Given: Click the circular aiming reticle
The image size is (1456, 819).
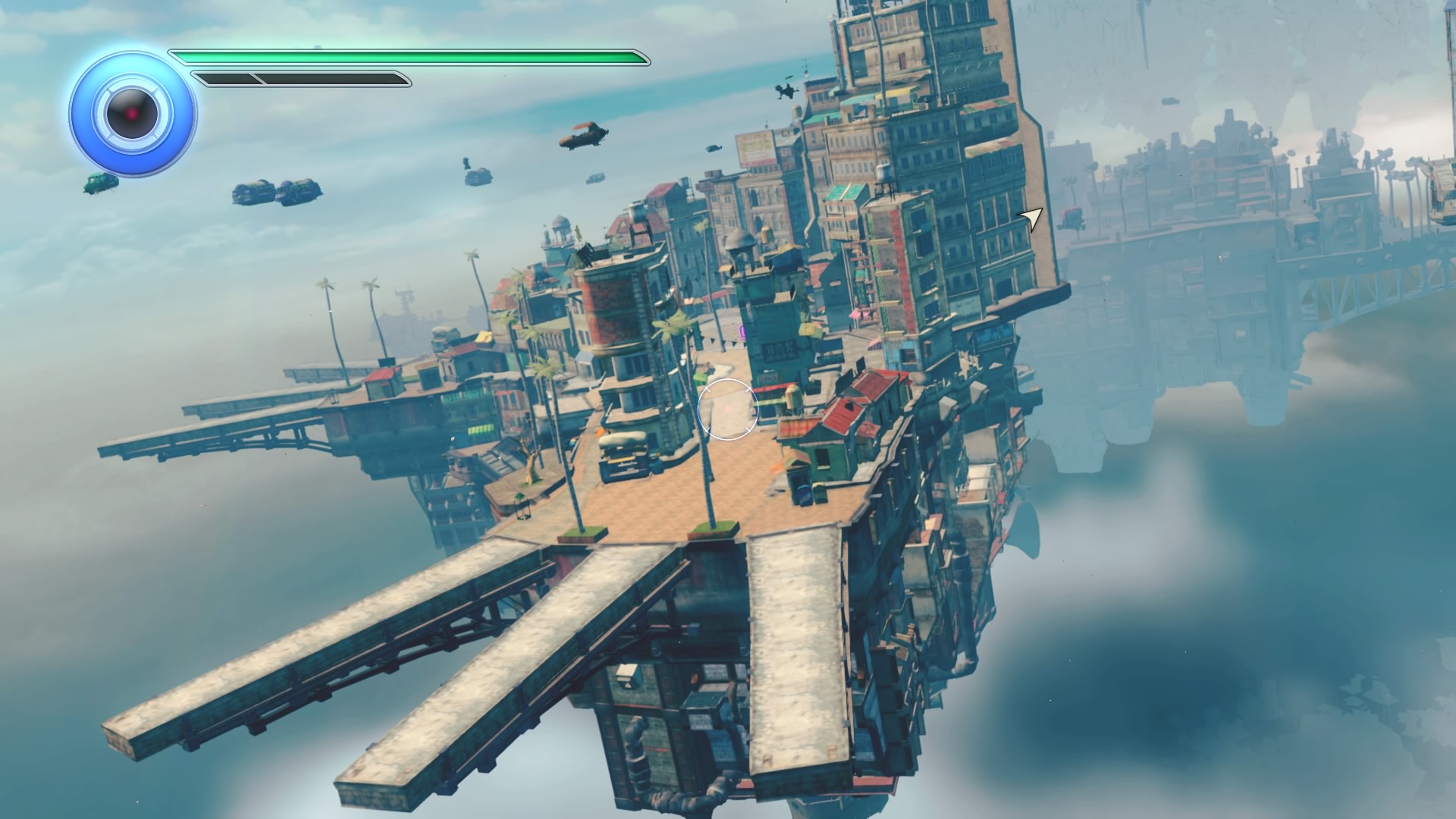Looking at the screenshot, I should coord(727,409).
